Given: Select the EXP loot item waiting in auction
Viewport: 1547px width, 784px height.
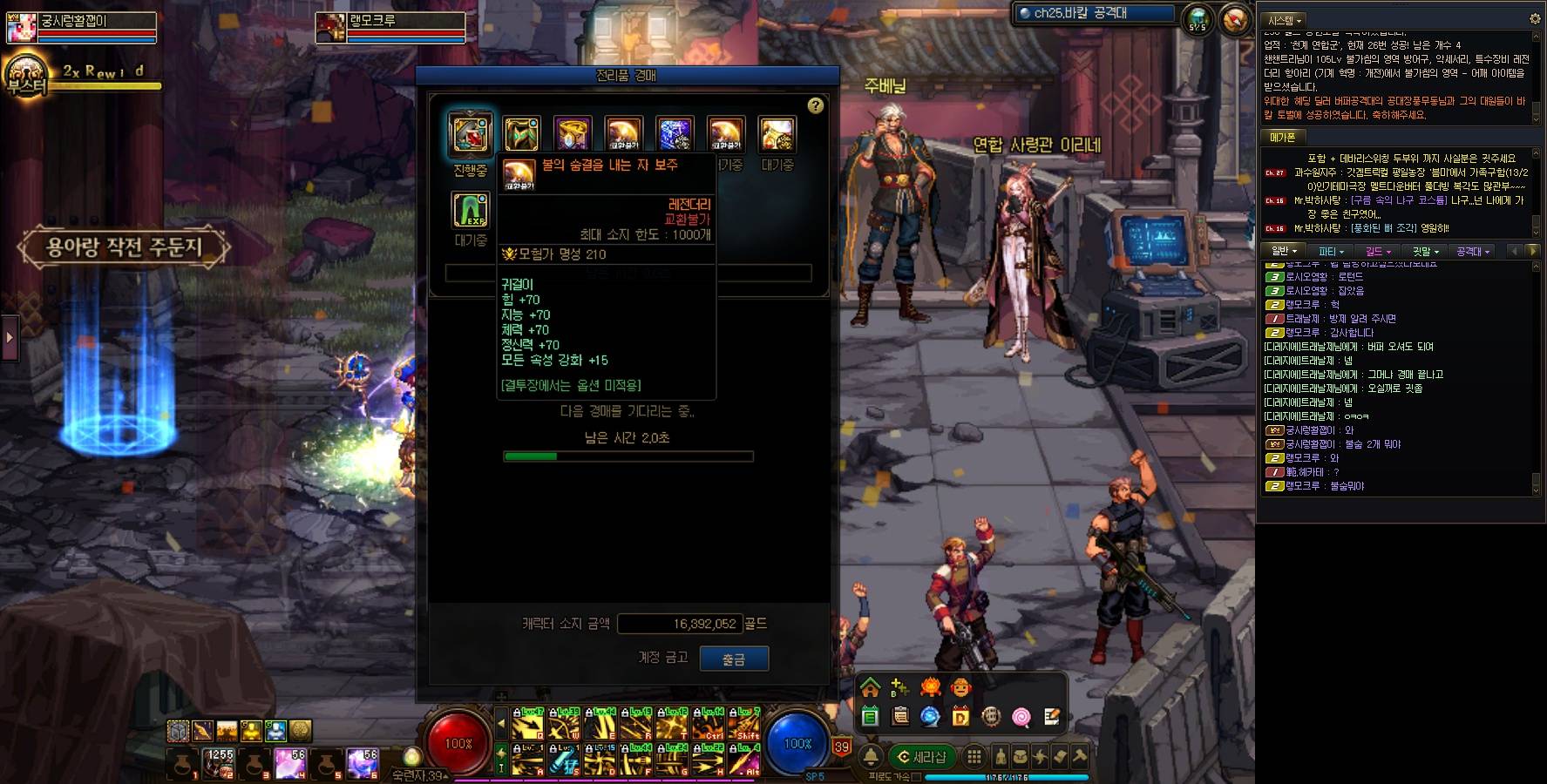Looking at the screenshot, I should pos(471,210).
